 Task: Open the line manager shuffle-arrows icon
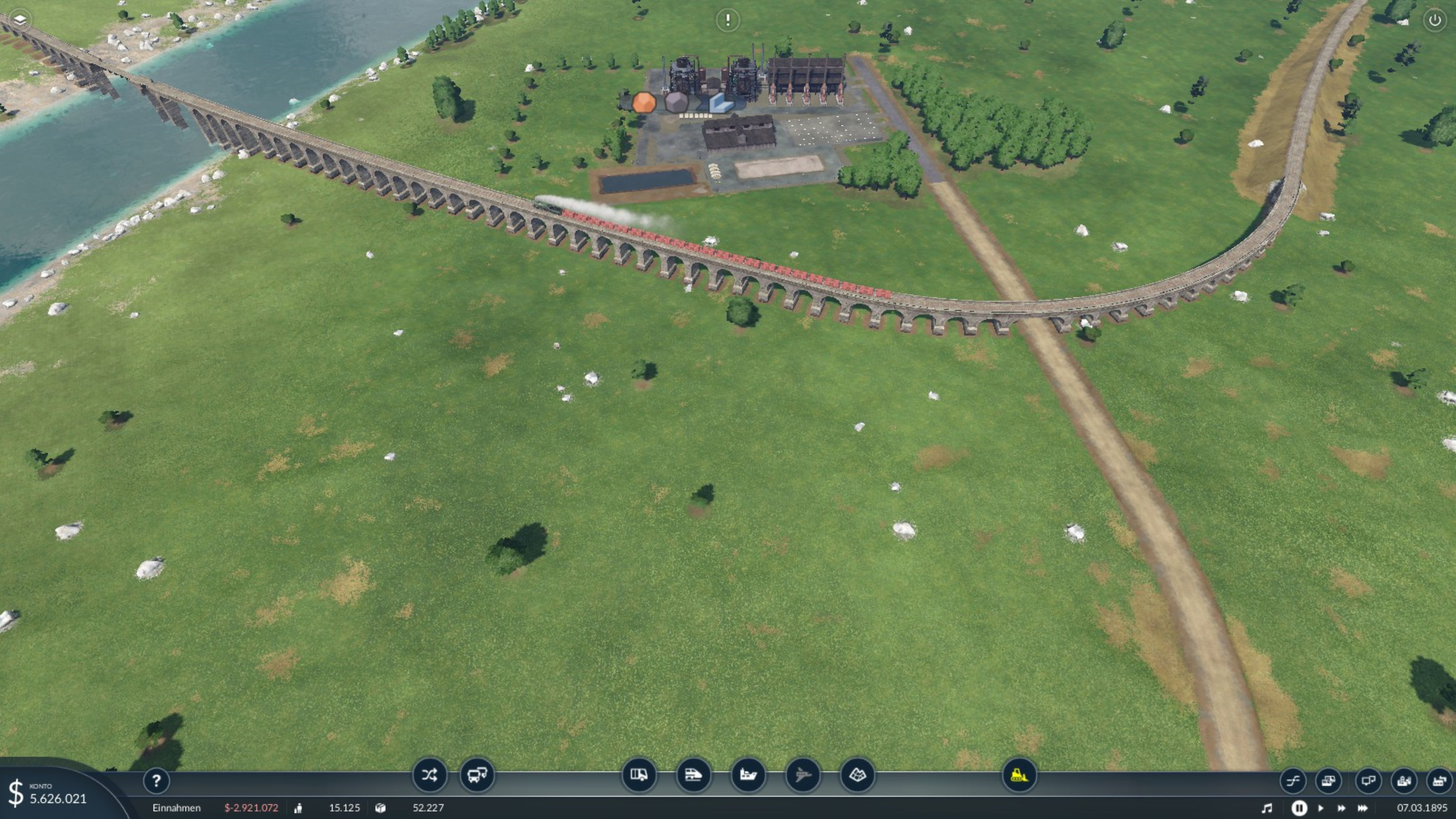(x=429, y=775)
